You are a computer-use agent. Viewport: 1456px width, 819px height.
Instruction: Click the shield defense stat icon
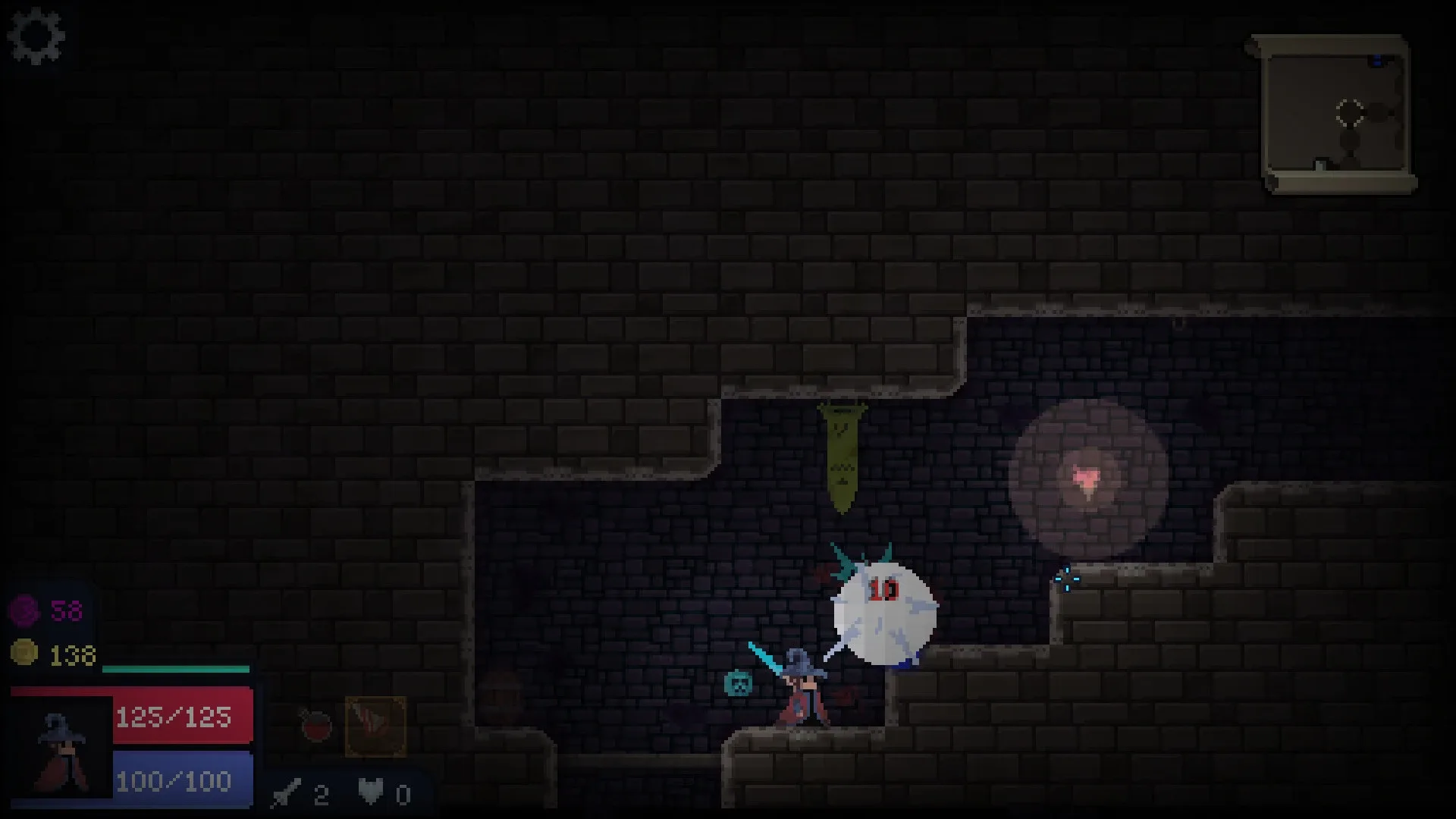[369, 789]
